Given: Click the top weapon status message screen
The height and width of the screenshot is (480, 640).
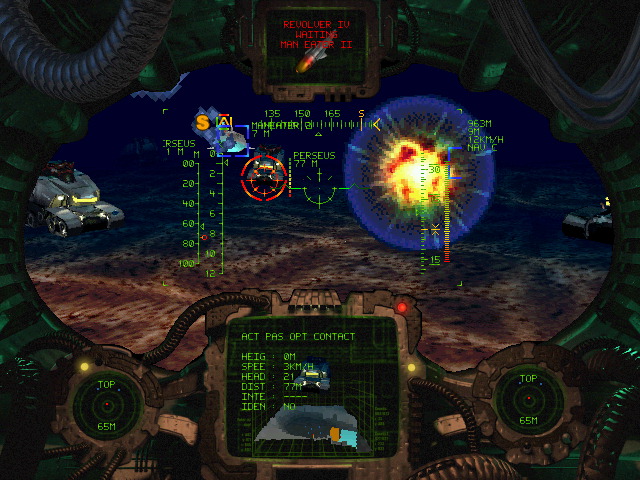Looking at the screenshot, I should [x=318, y=40].
